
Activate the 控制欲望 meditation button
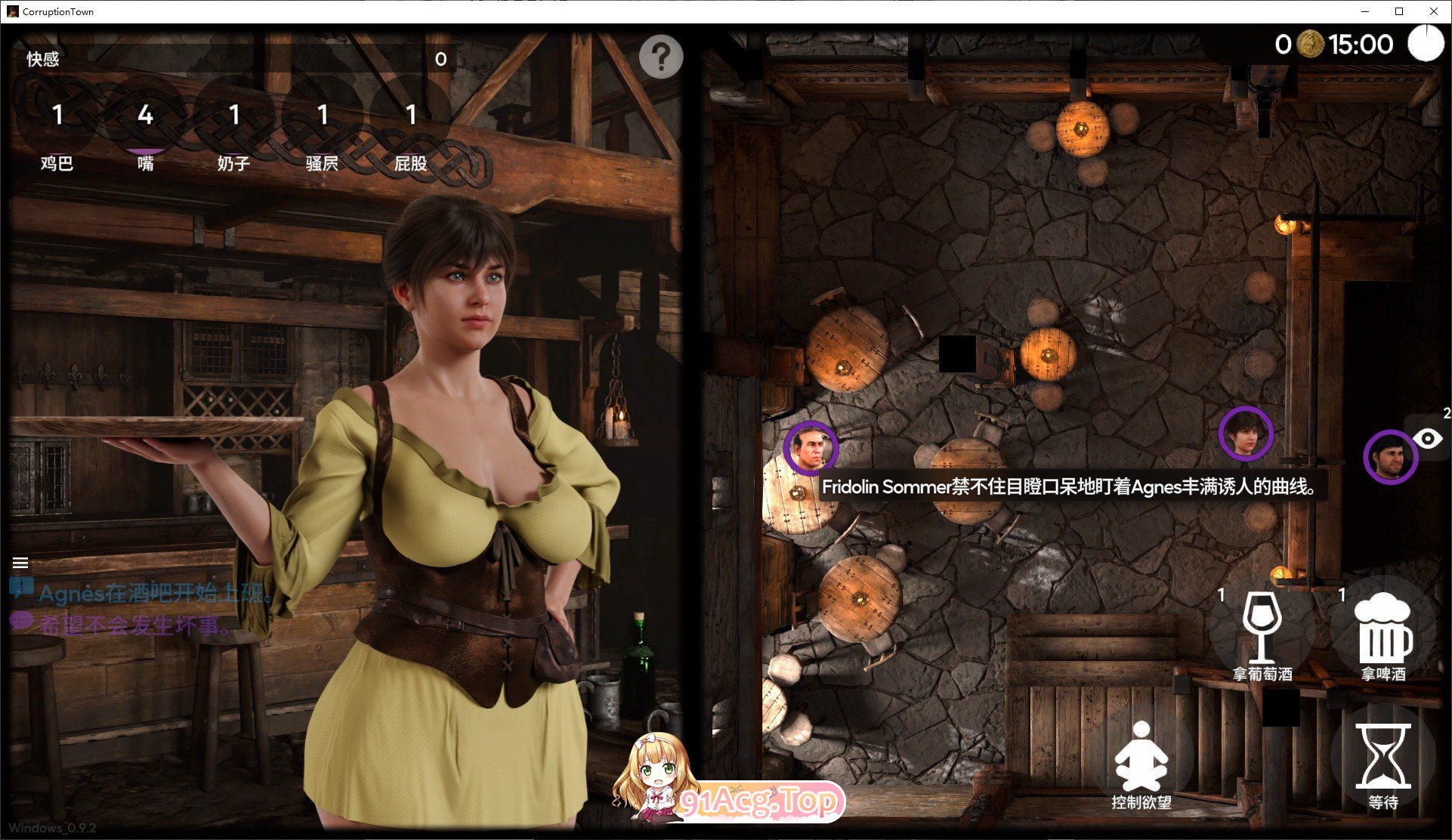[1141, 763]
